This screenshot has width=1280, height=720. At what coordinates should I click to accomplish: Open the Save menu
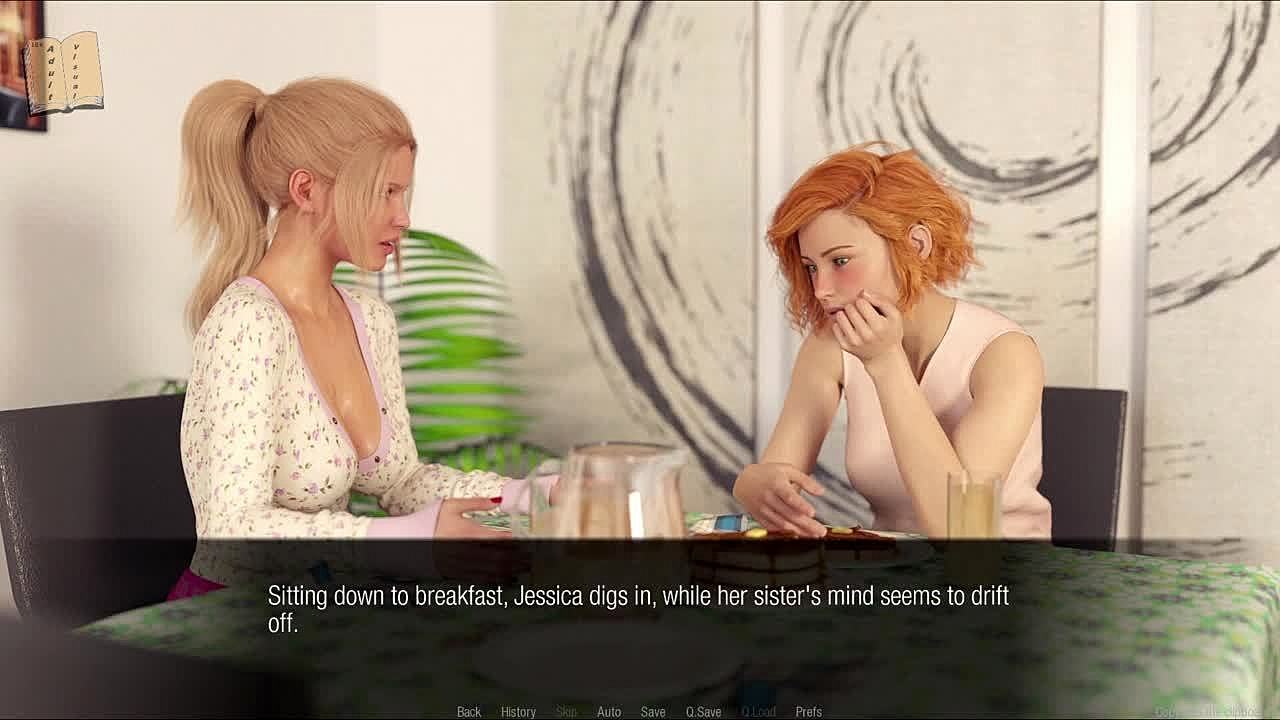click(653, 712)
